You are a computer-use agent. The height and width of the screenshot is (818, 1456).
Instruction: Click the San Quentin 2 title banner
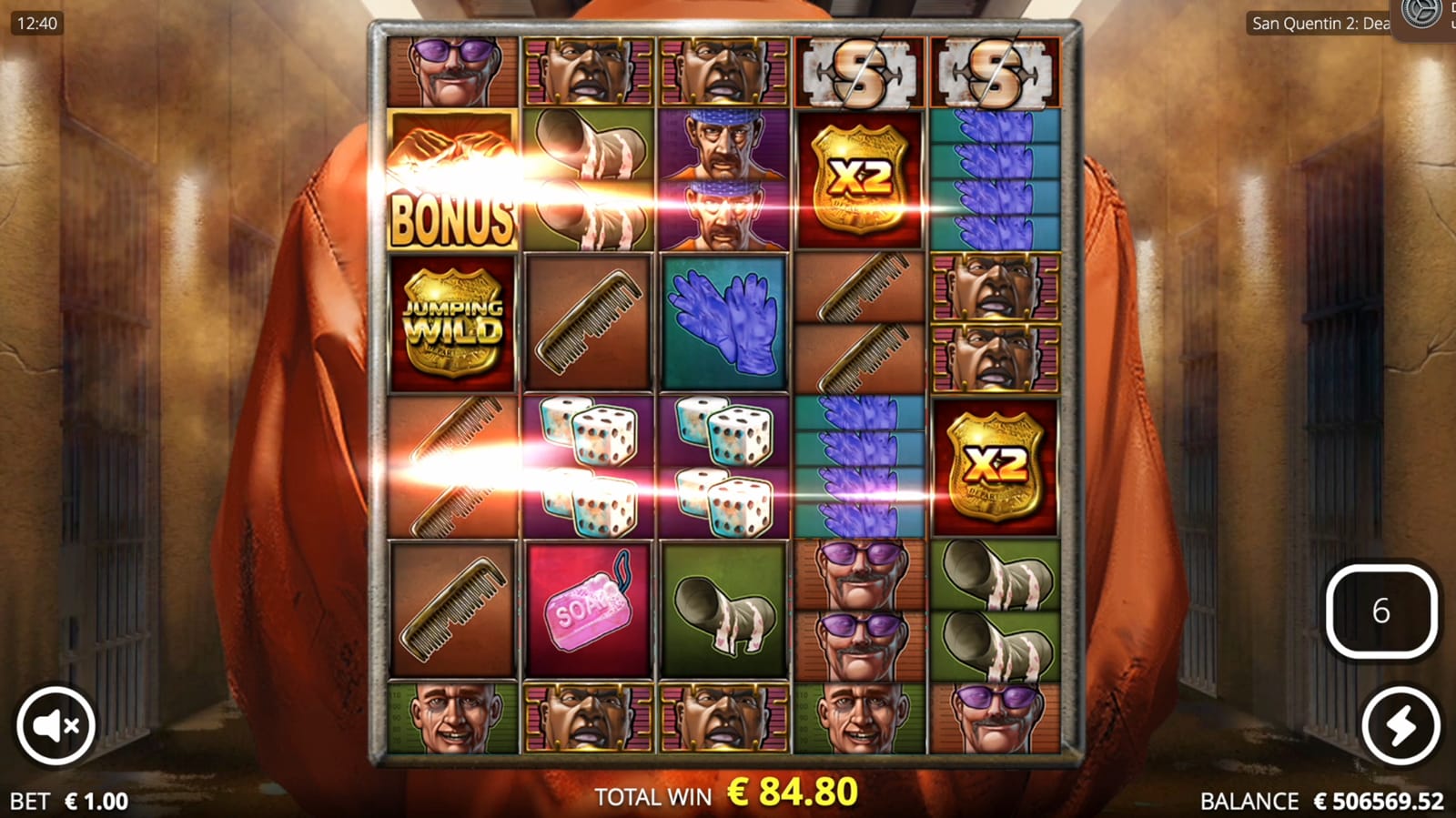click(x=1318, y=25)
